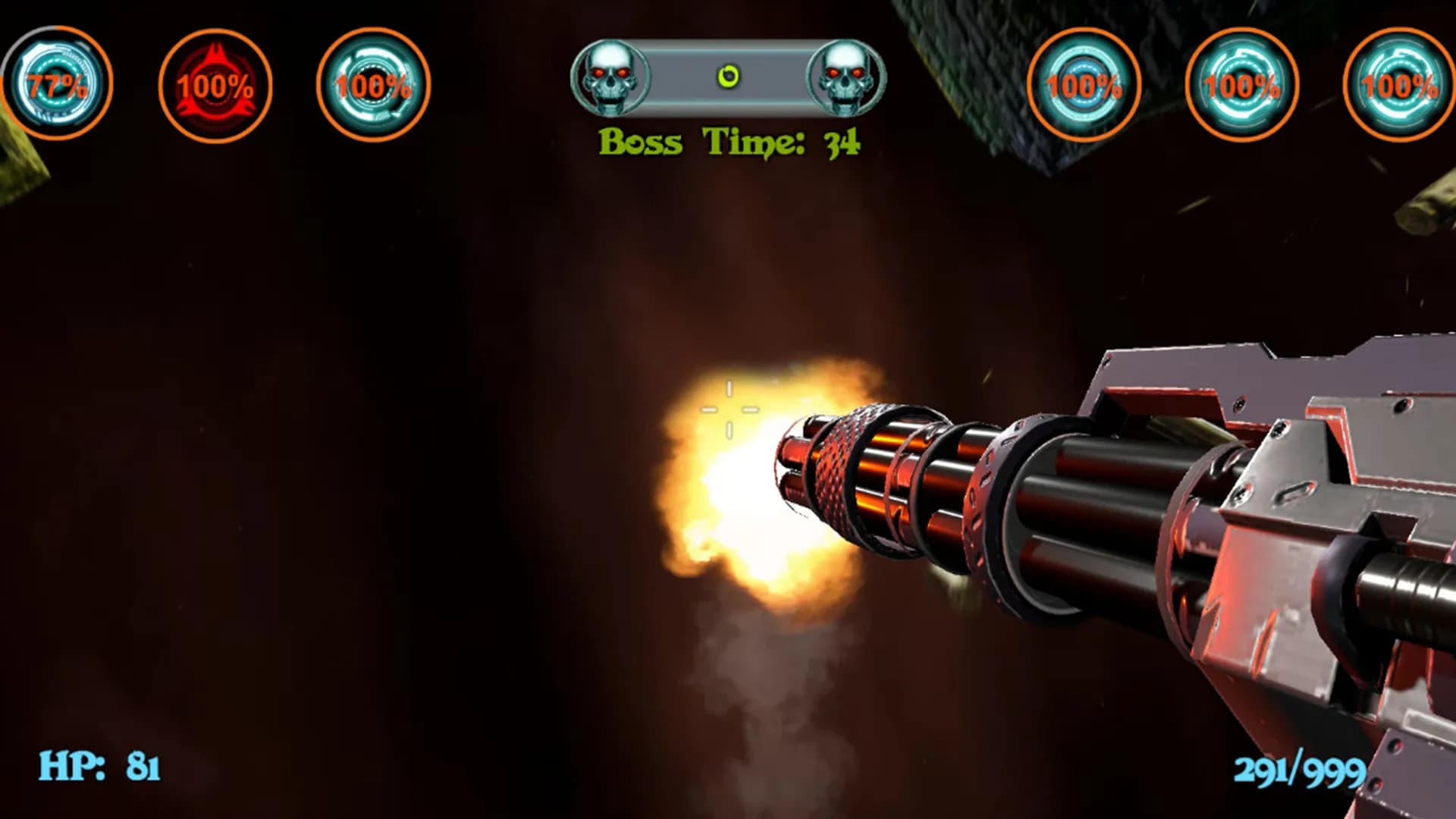Image resolution: width=1456 pixels, height=819 pixels.
Task: Activate the cyan ability charged to 77%
Action: click(57, 83)
